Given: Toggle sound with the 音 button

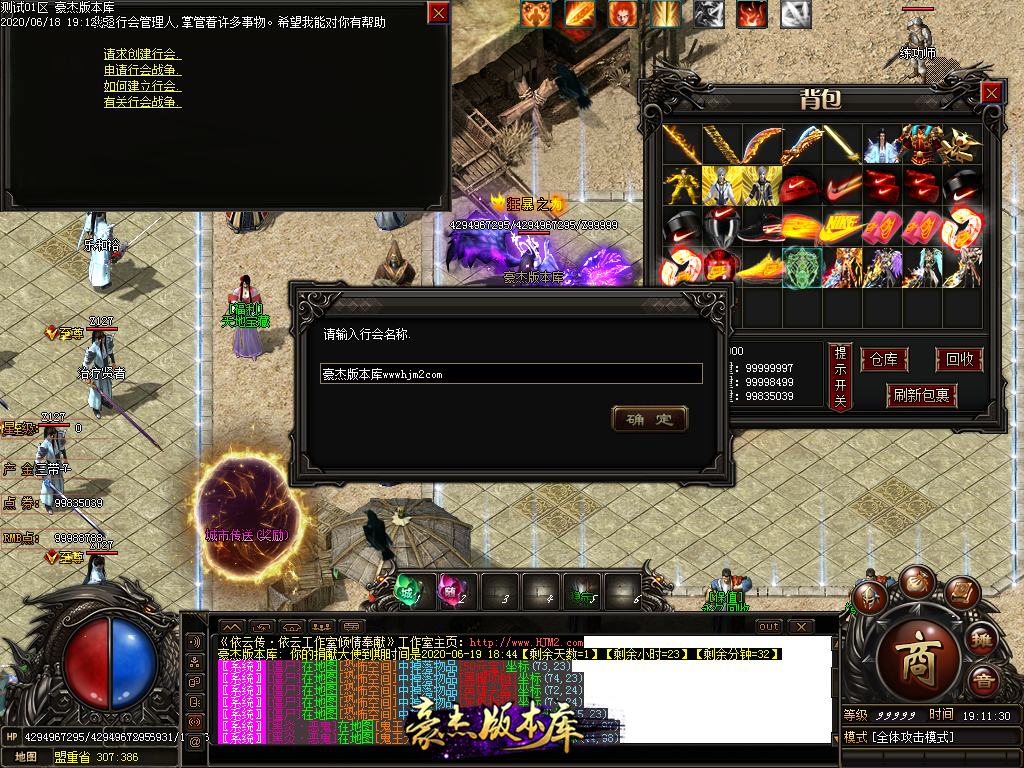Looking at the screenshot, I should click(x=984, y=681).
